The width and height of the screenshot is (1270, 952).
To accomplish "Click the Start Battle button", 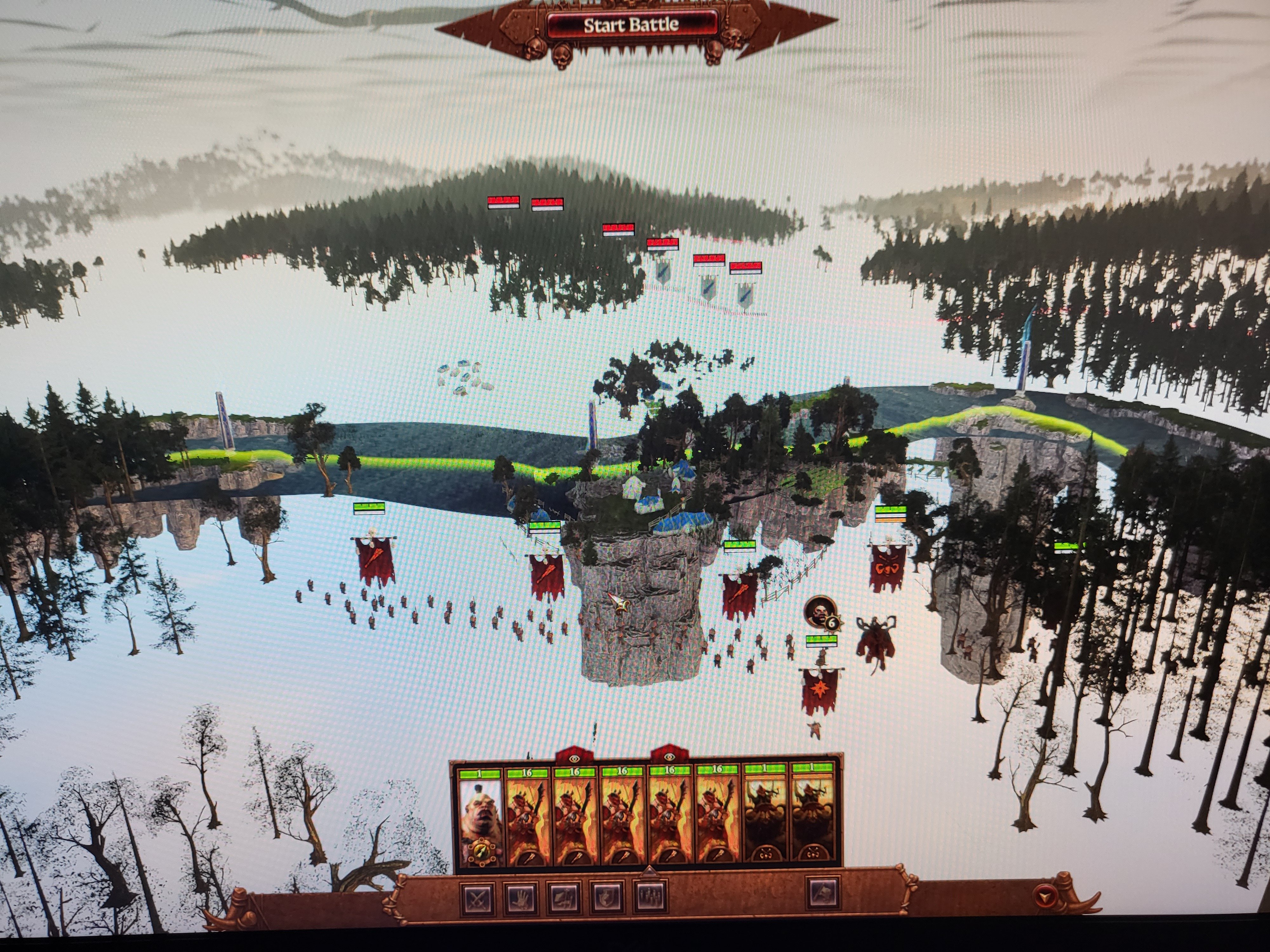I will point(631,25).
